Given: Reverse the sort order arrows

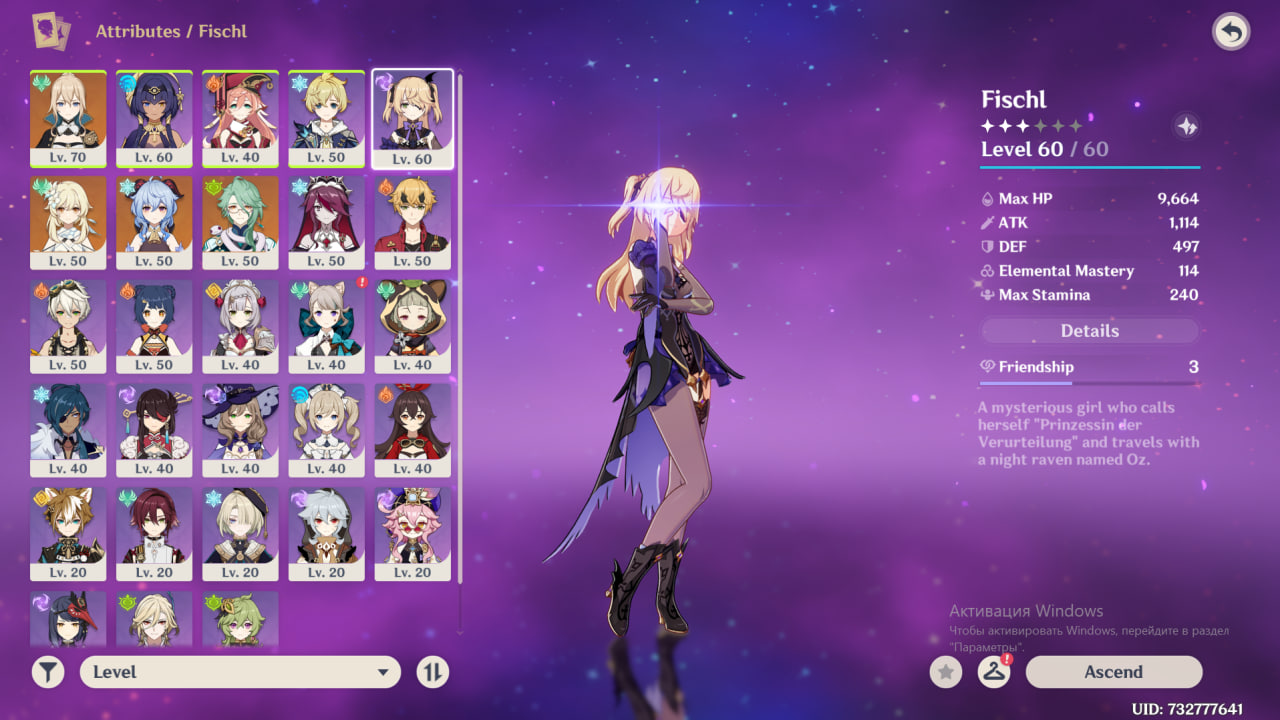Looking at the screenshot, I should coord(432,672).
